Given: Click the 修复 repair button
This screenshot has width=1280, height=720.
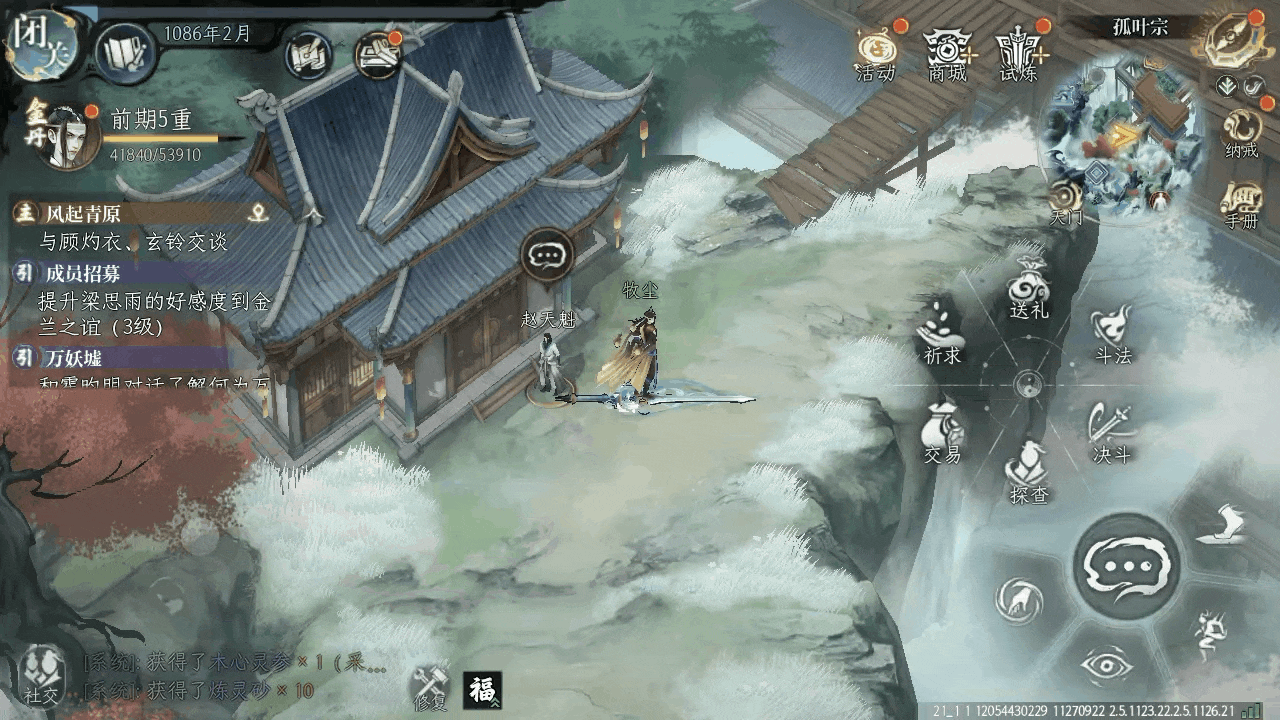Looking at the screenshot, I should coord(431,686).
